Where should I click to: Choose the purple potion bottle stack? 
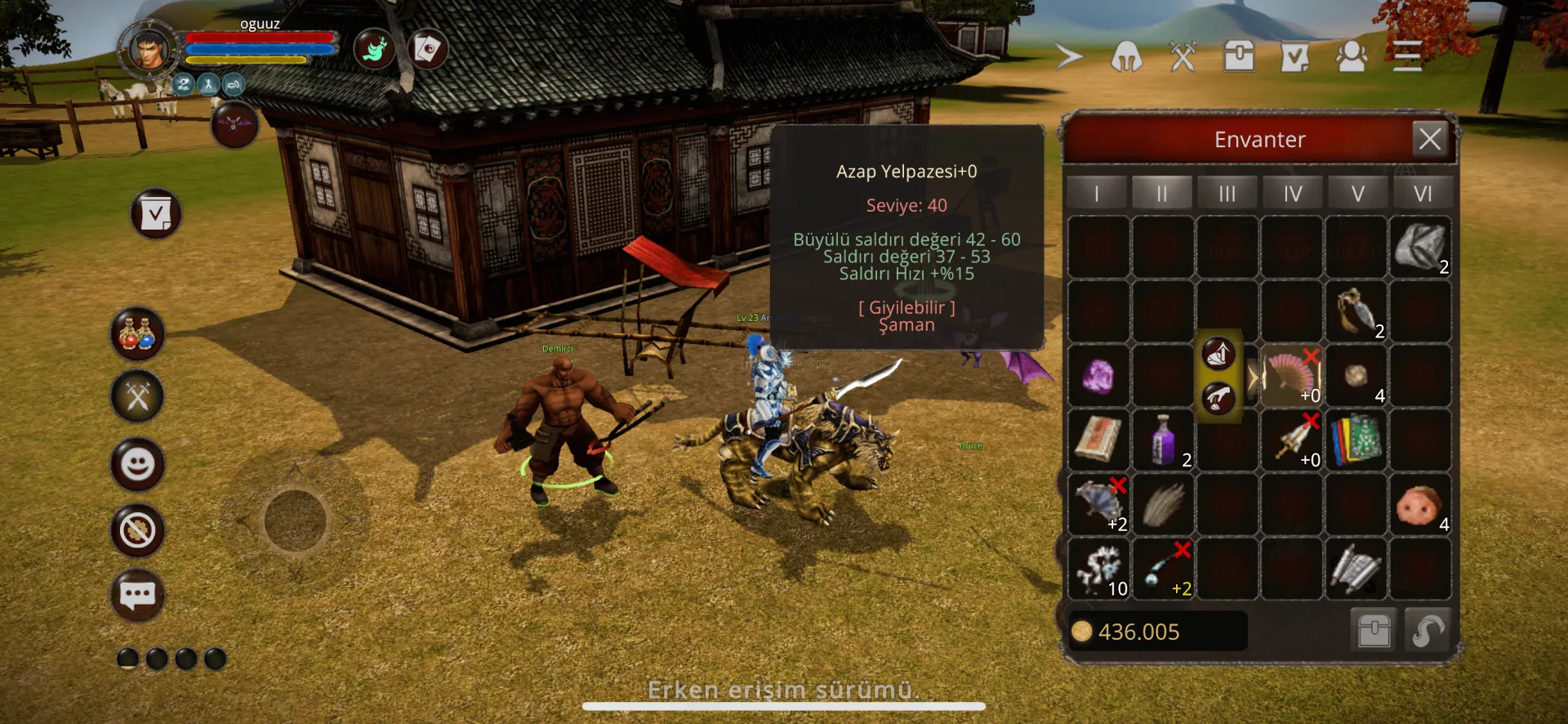1163,440
